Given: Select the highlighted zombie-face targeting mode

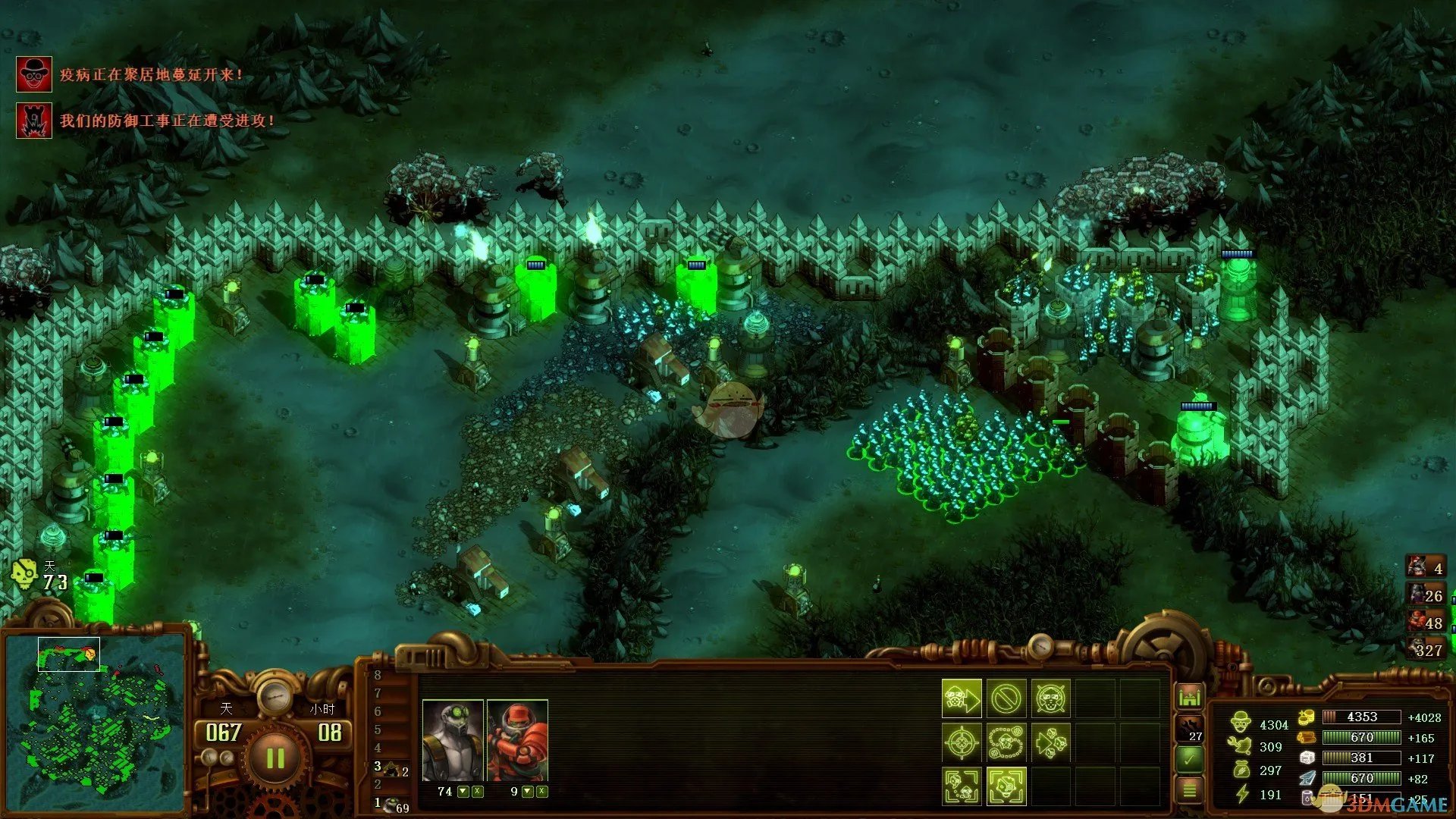Looking at the screenshot, I should 1006,786.
